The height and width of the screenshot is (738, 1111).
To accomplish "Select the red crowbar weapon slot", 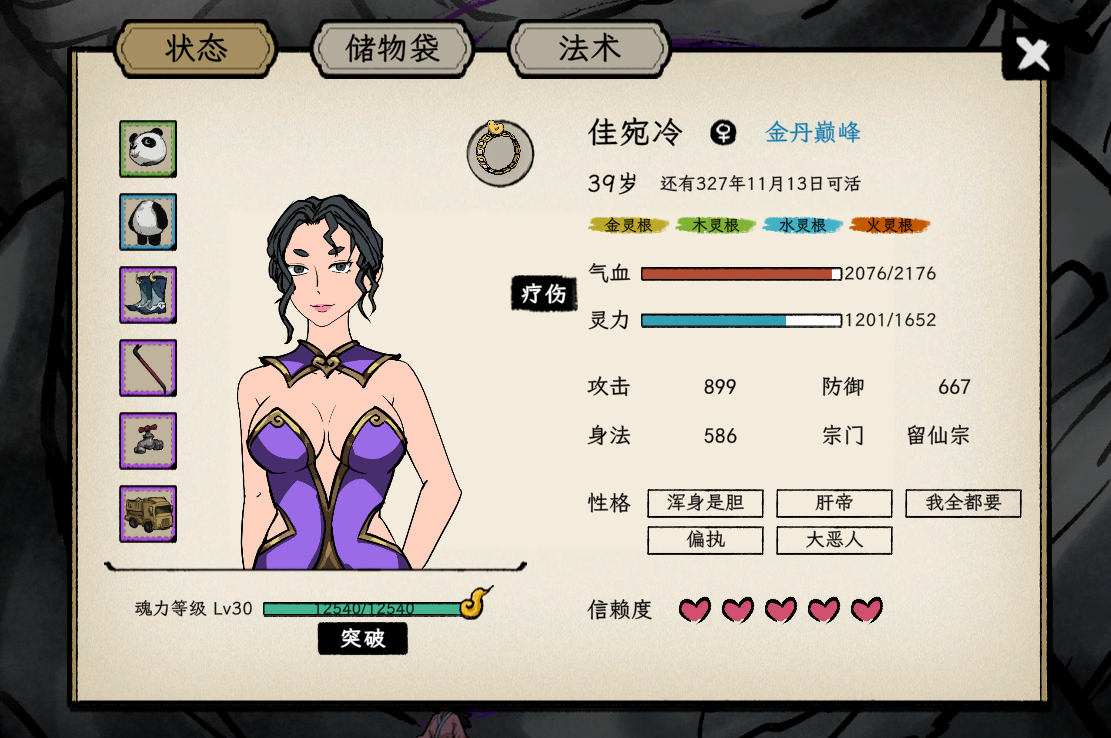I will pos(148,368).
